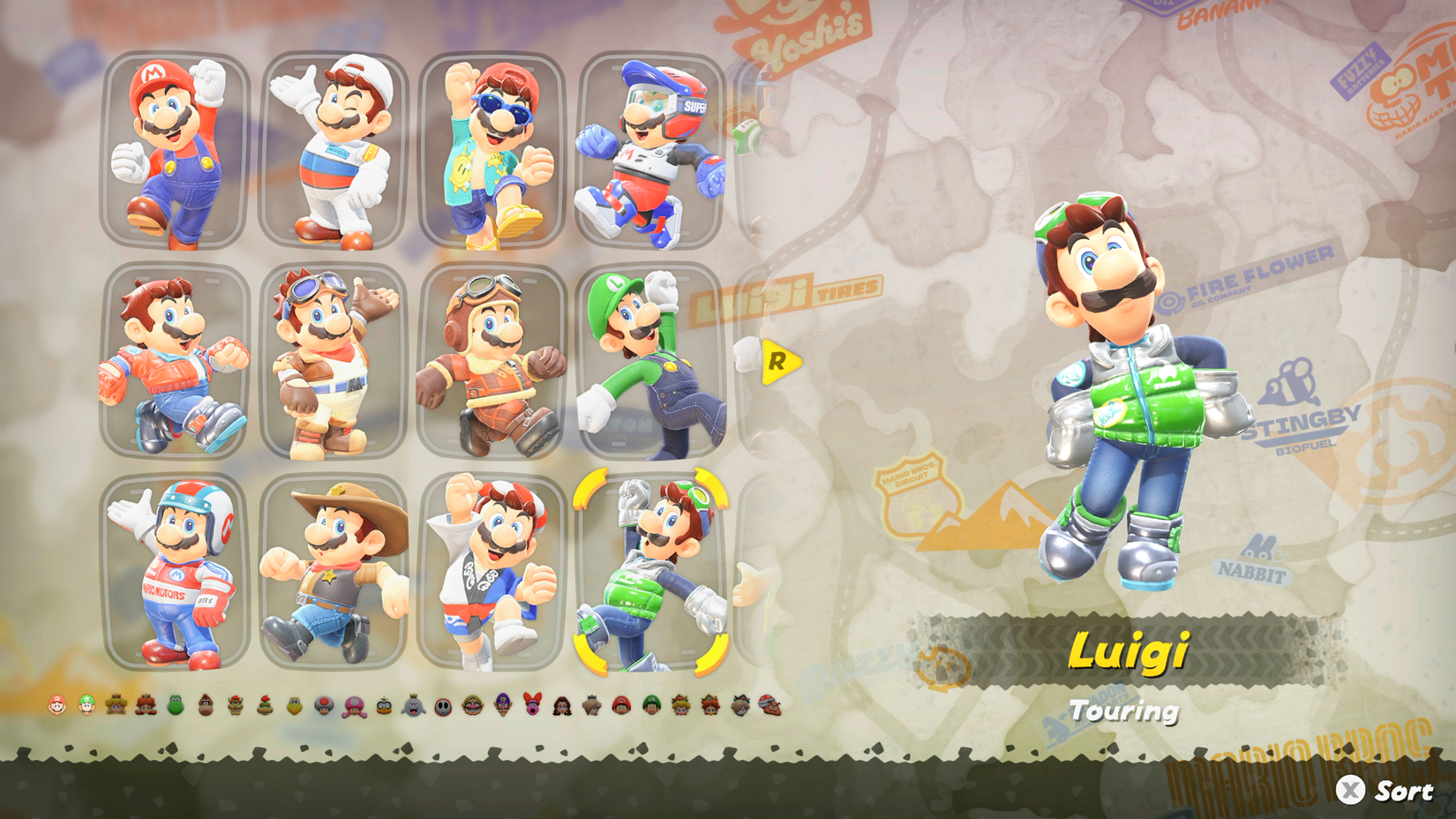Select the Toadette character icon
Screen dimensions: 1456x819
[353, 704]
